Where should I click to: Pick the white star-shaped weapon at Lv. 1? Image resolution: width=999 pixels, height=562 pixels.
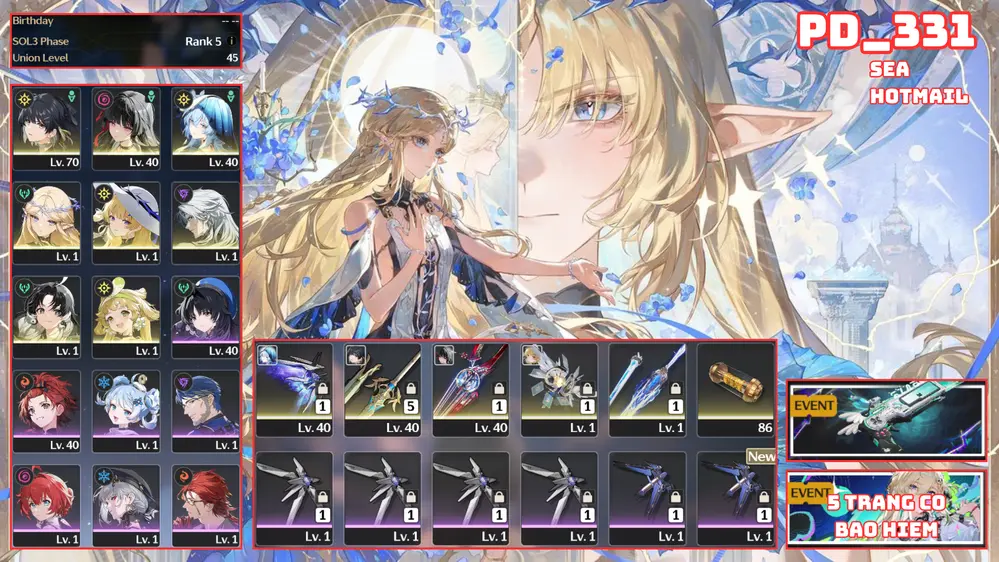[558, 388]
